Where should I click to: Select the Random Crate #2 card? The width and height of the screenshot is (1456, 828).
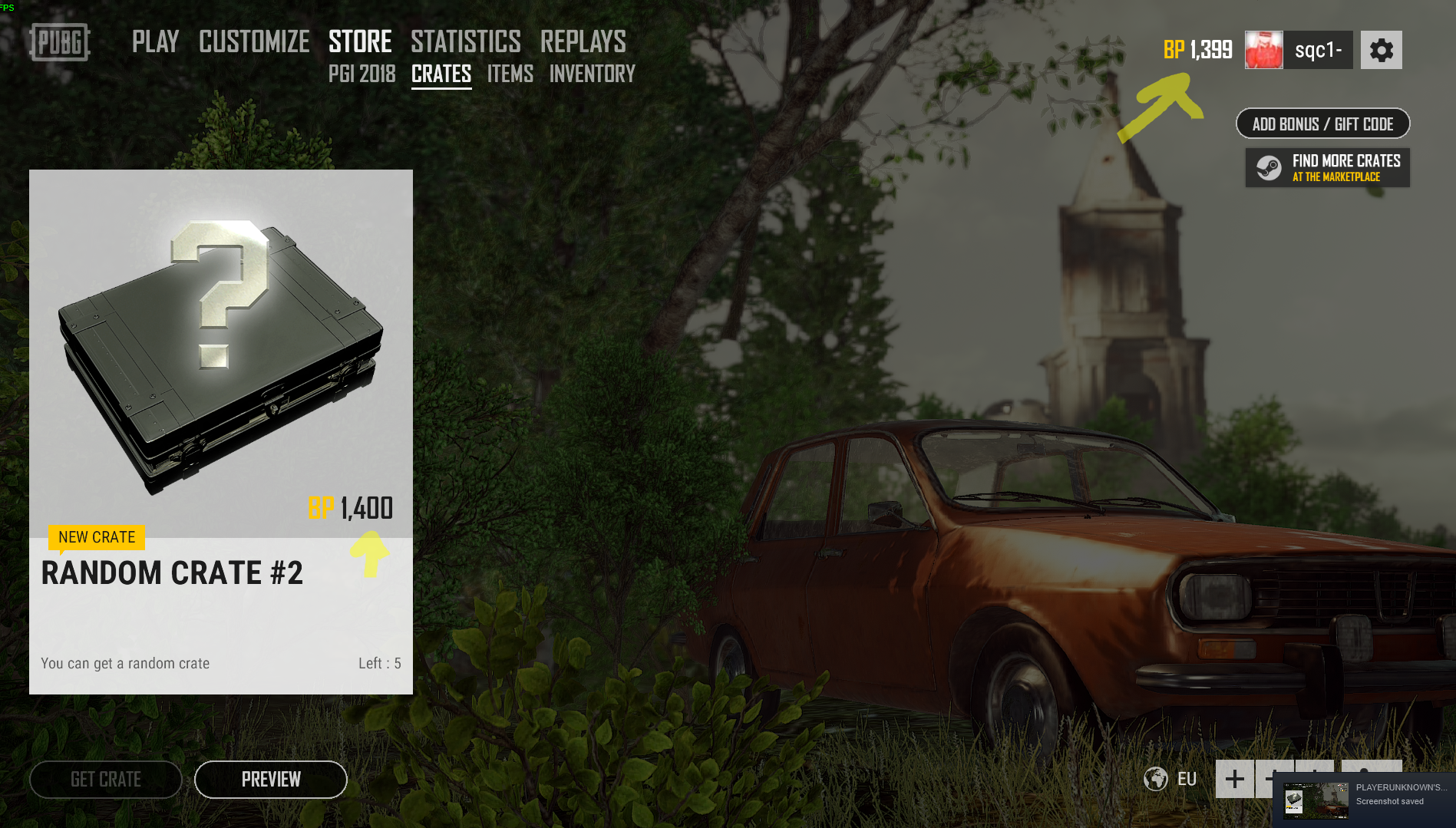(x=221, y=431)
